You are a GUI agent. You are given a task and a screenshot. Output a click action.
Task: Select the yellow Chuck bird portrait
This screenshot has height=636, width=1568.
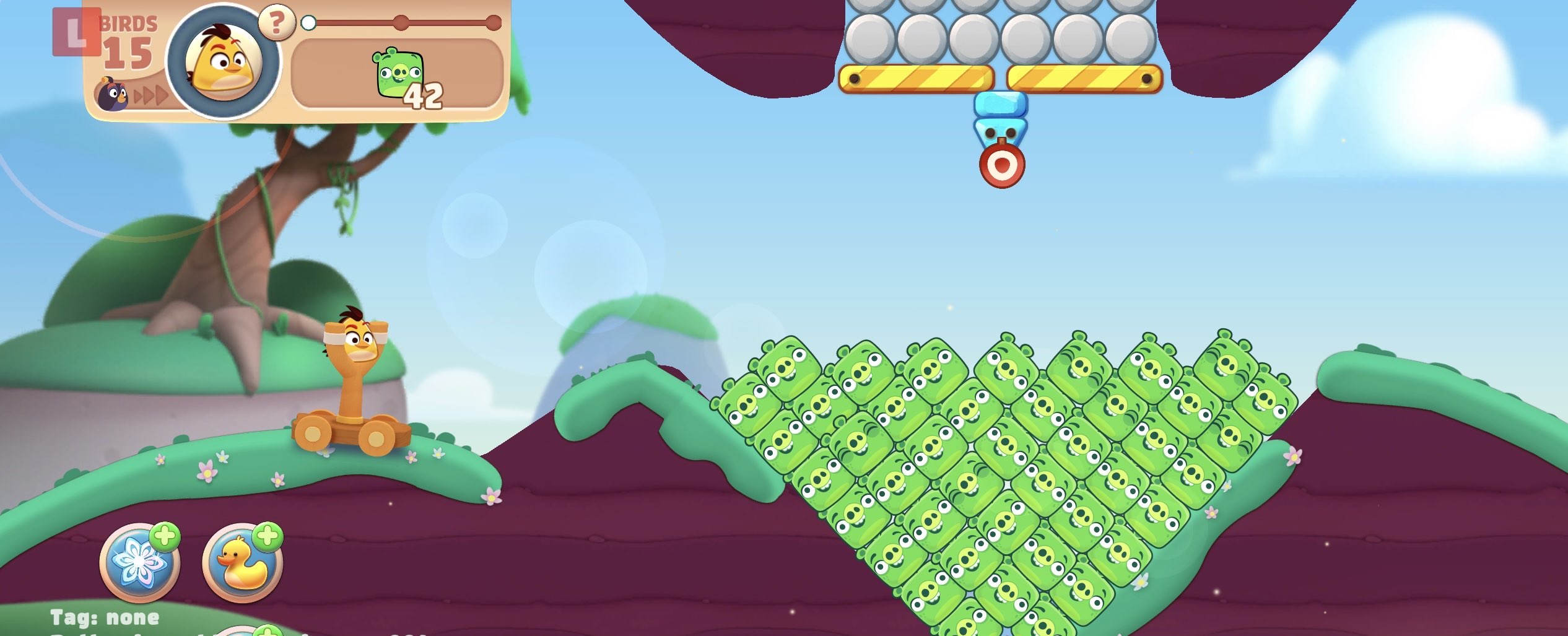point(224,62)
